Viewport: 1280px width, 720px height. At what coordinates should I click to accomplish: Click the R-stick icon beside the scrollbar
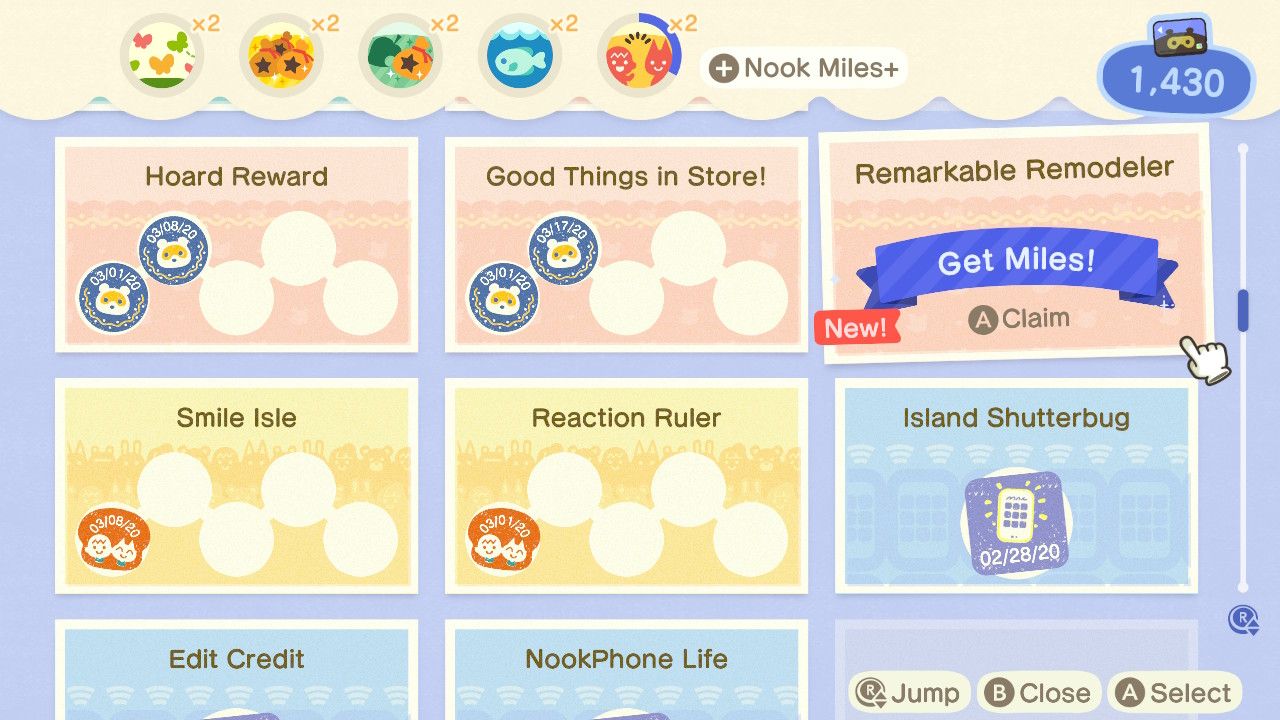point(1241,621)
